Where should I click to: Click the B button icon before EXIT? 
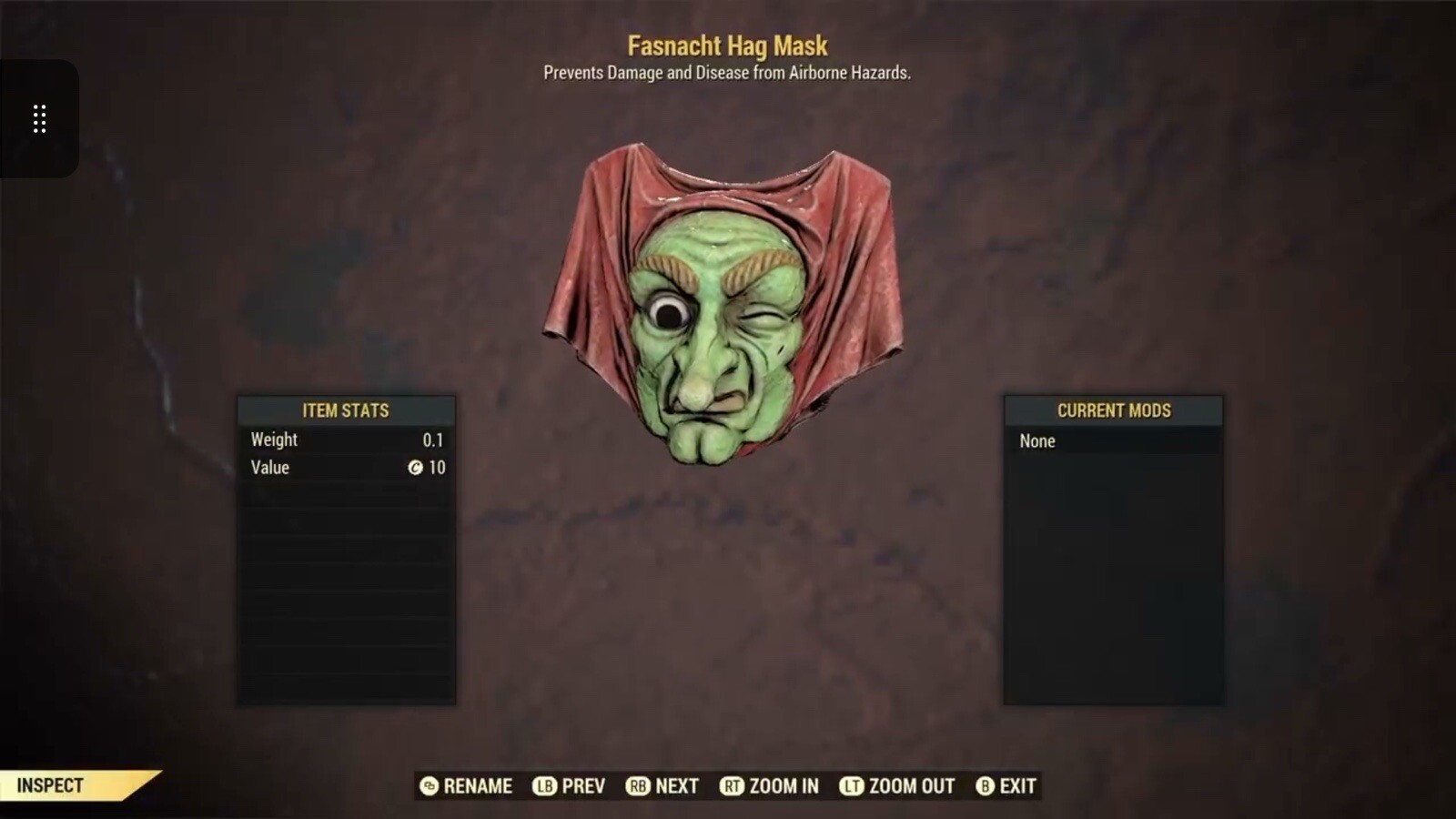coord(984,786)
